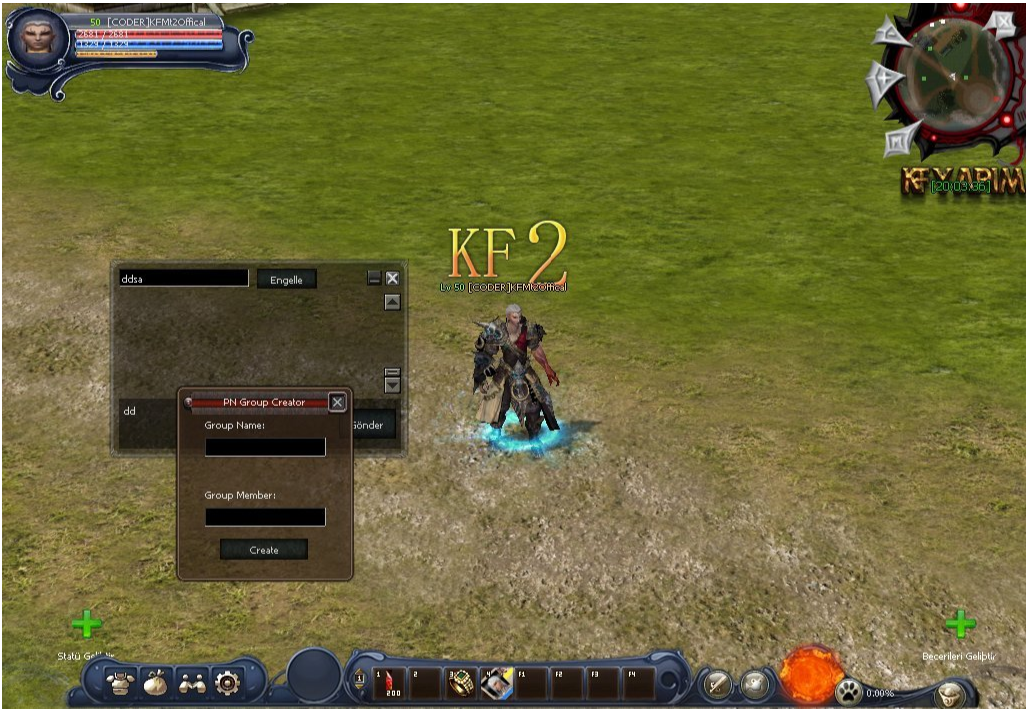Use the red potion in hotbar slot 1
The width and height of the screenshot is (1028, 711).
pos(390,683)
